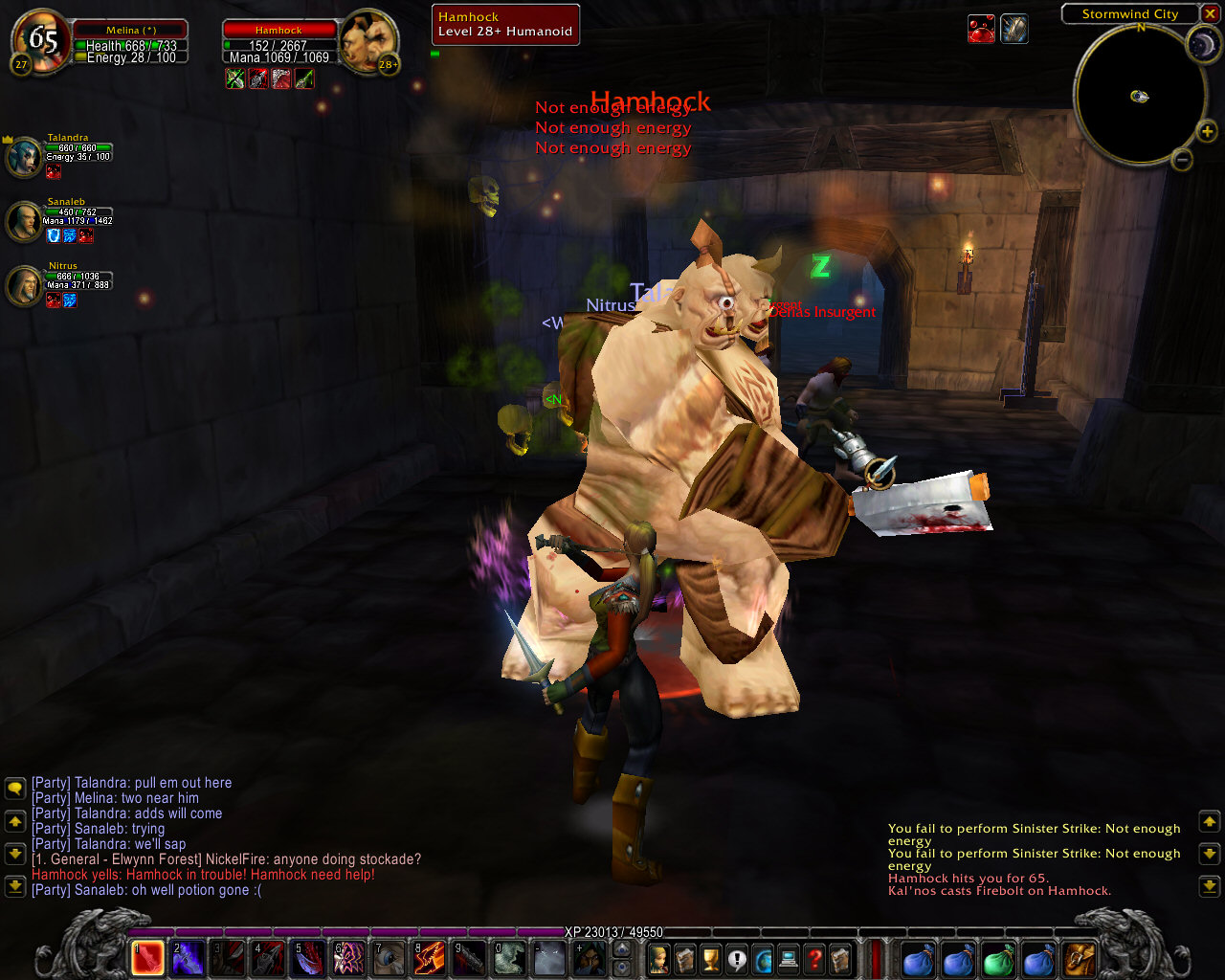The image size is (1225, 980).
Task: Select party member Nitrus's portrait
Action: point(24,285)
